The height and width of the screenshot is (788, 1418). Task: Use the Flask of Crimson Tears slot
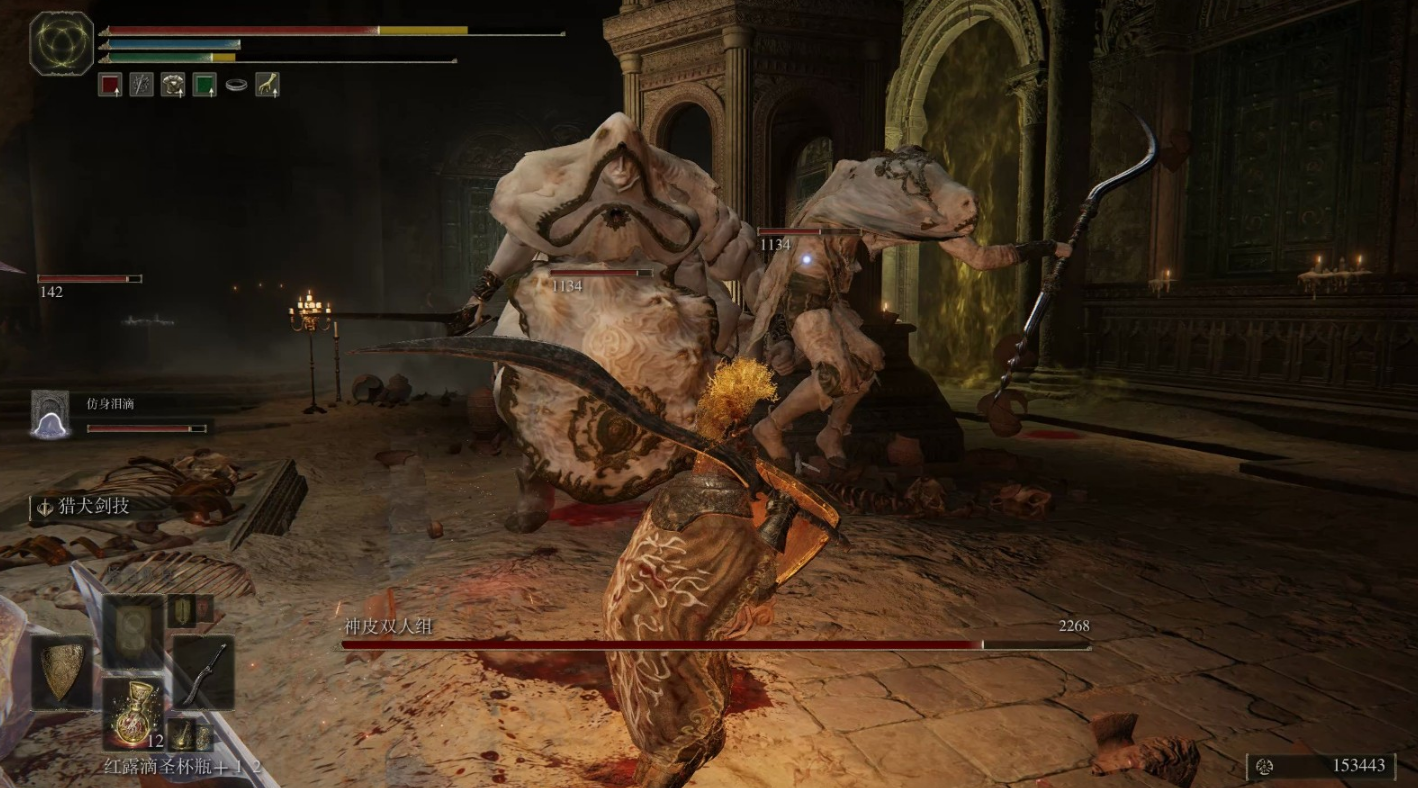tap(132, 713)
